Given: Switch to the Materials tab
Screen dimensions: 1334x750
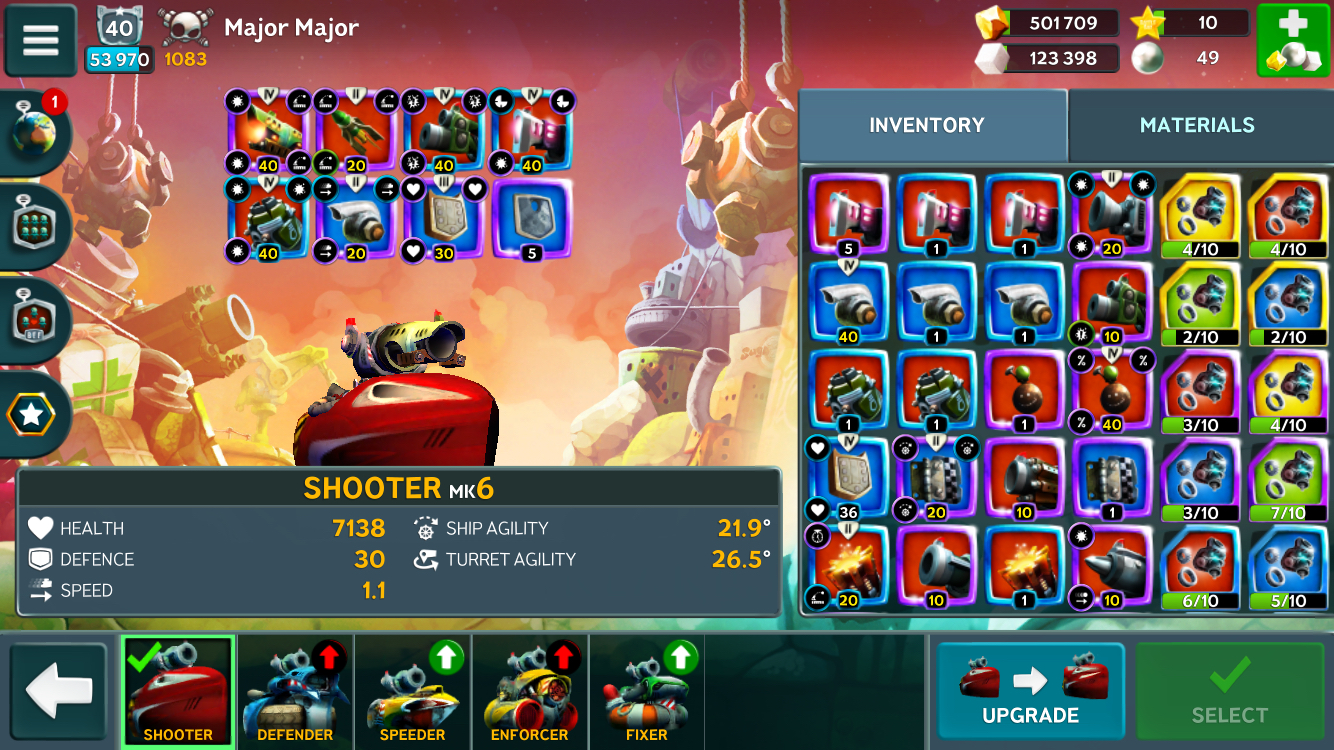Looking at the screenshot, I should pos(1197,125).
